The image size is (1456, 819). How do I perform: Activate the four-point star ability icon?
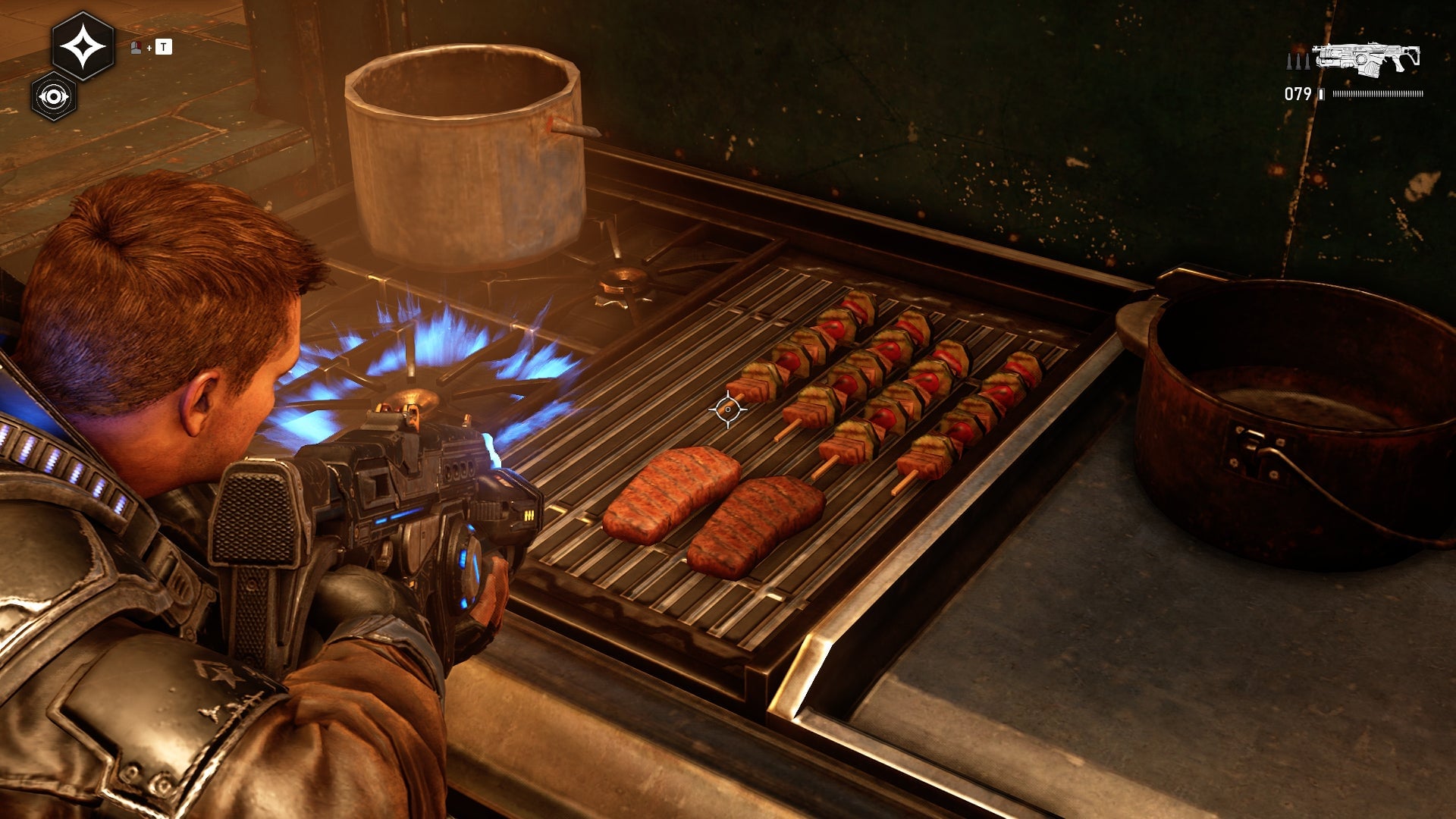[x=83, y=47]
